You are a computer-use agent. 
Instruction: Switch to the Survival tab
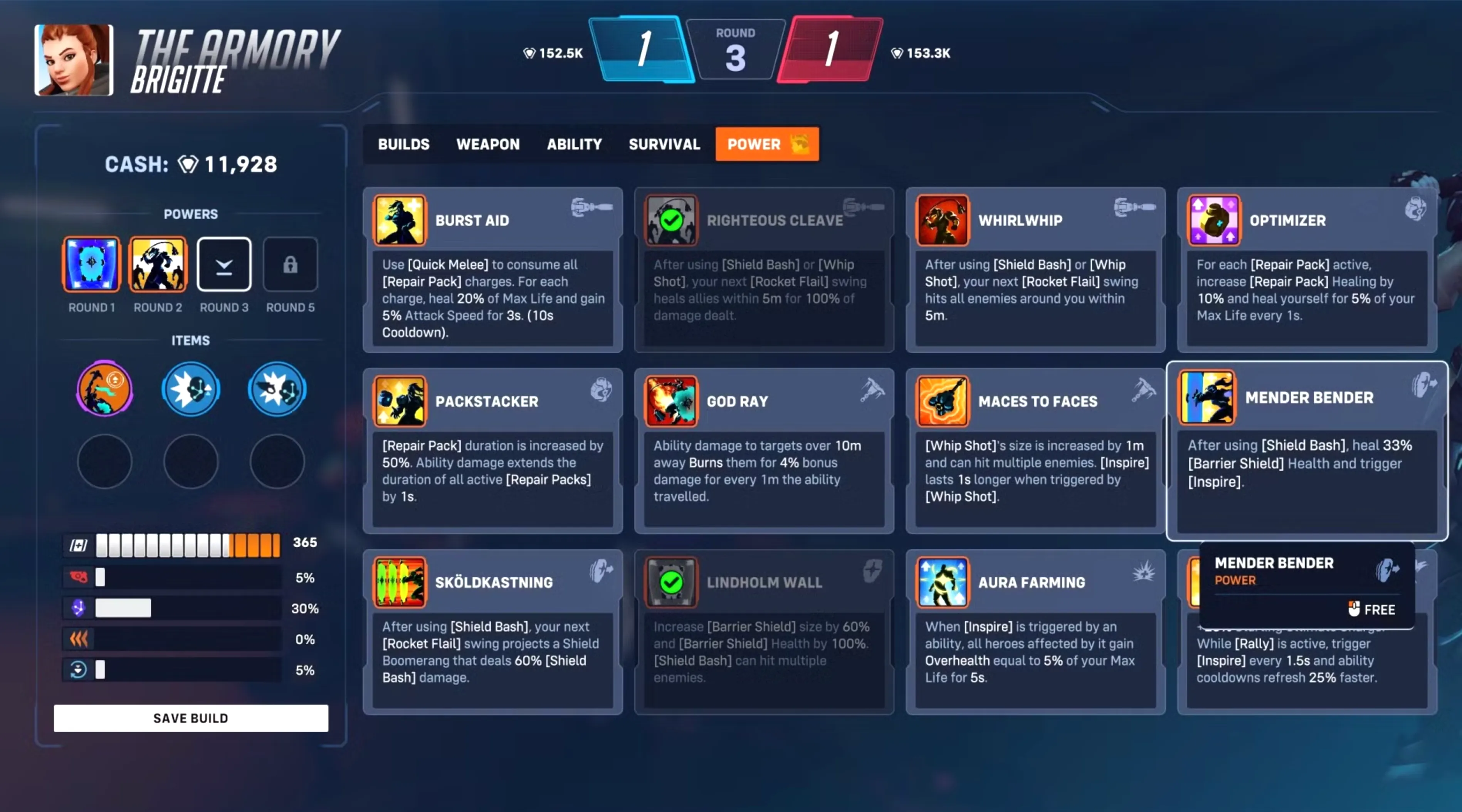click(x=664, y=144)
